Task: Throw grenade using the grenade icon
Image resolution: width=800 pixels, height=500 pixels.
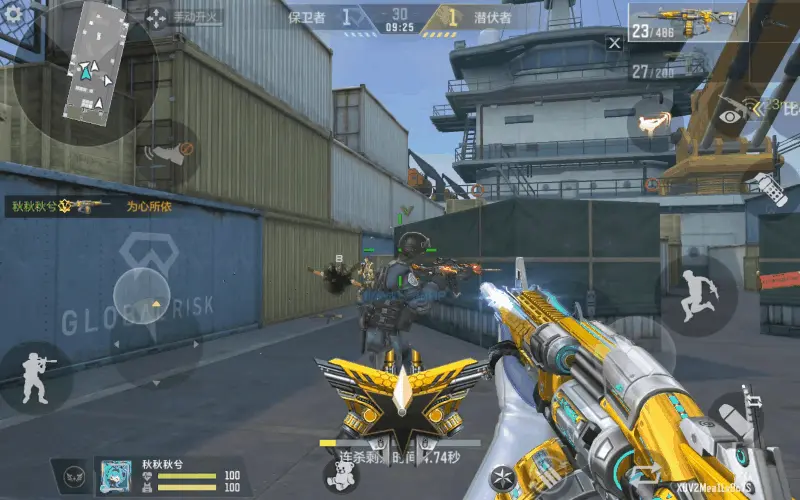Action: (x=766, y=189)
